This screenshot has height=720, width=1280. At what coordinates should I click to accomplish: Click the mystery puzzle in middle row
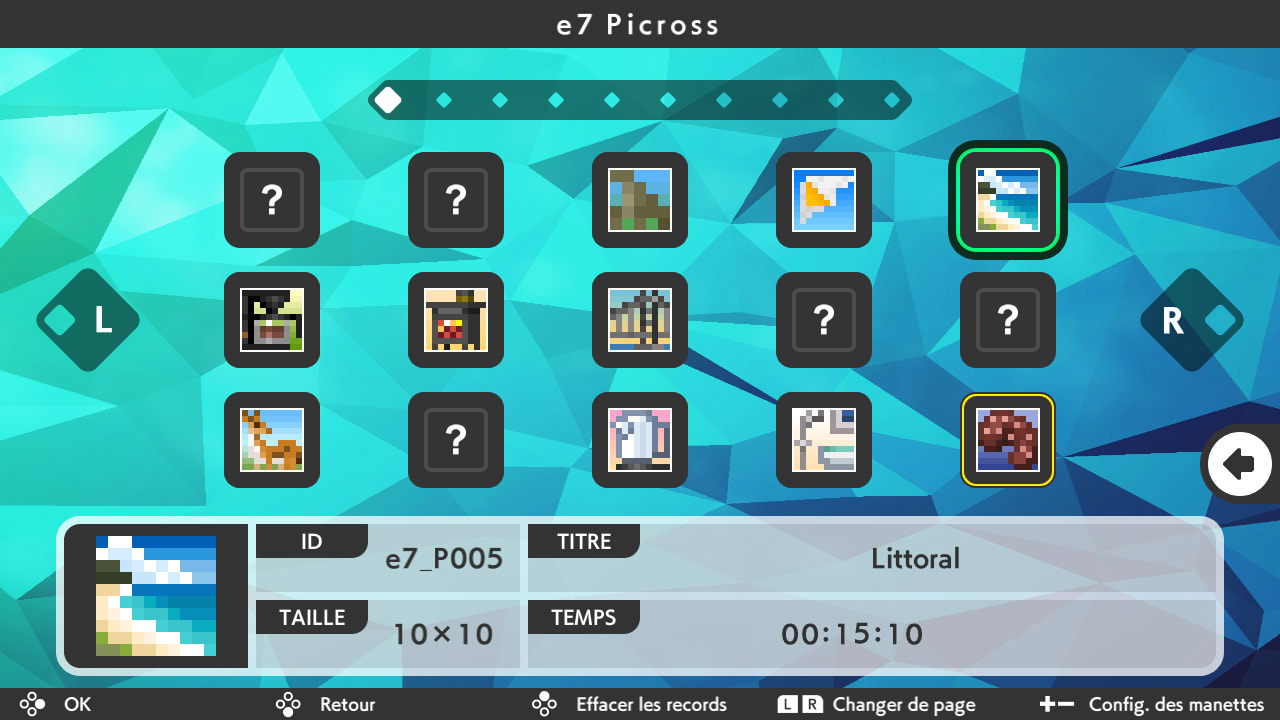(824, 320)
